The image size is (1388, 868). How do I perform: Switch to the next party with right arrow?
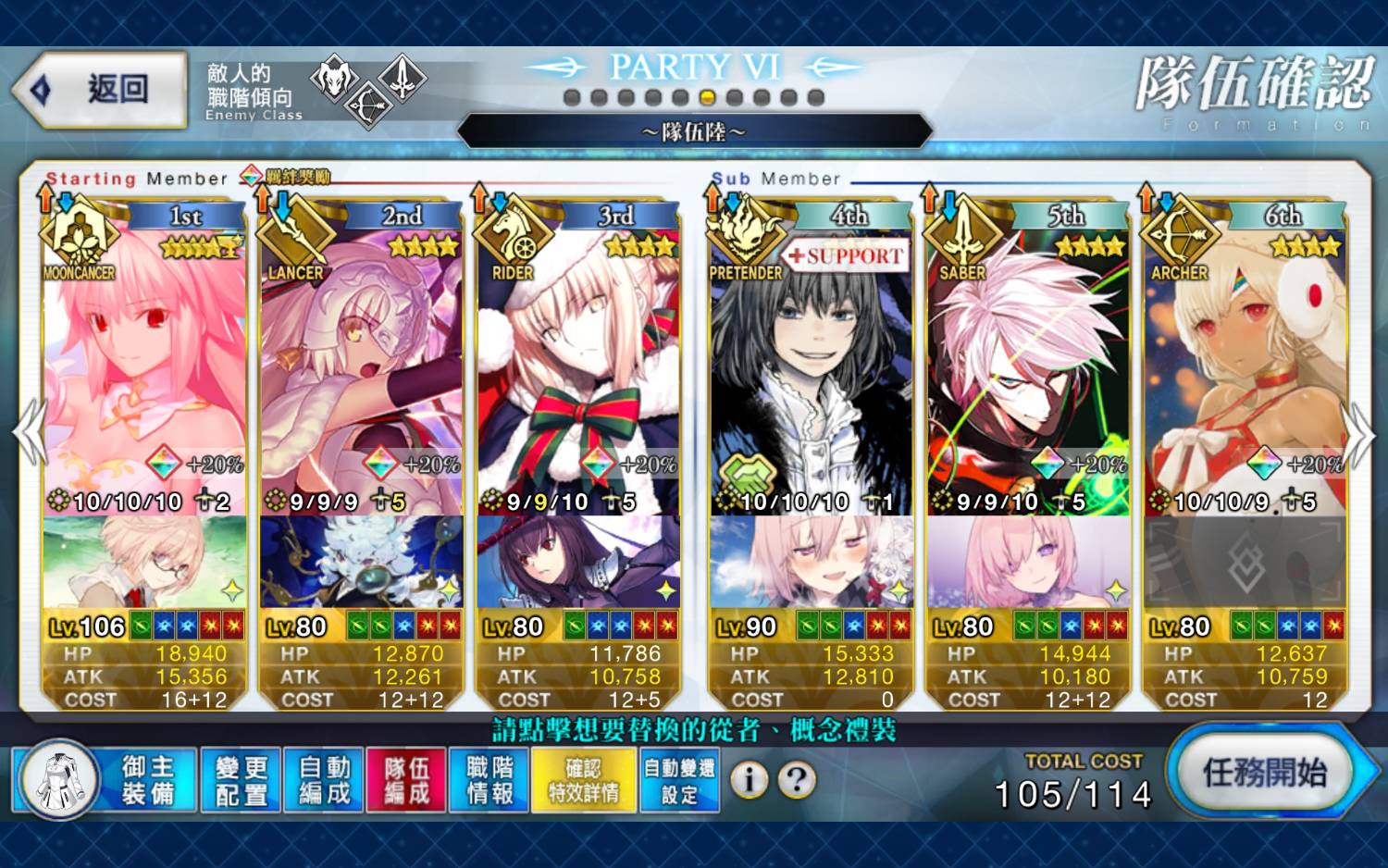(1359, 435)
